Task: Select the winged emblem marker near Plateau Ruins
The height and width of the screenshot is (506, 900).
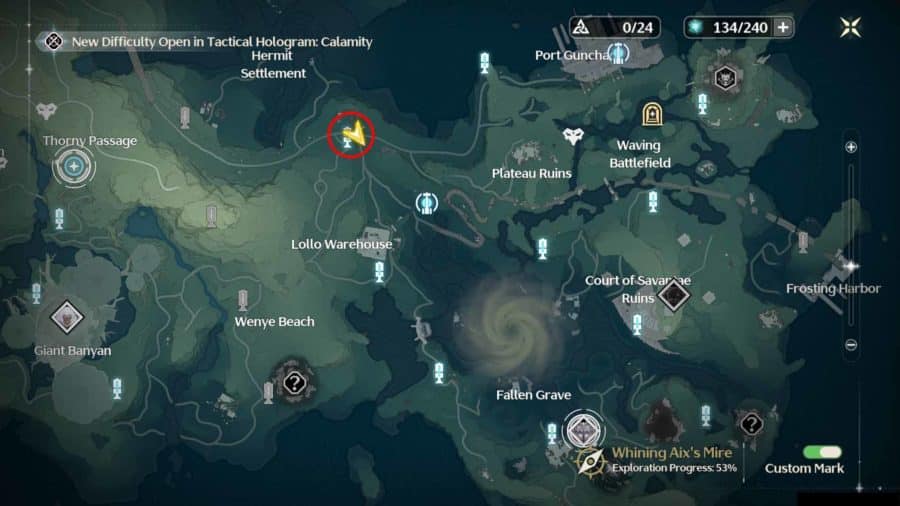Action: [572, 136]
